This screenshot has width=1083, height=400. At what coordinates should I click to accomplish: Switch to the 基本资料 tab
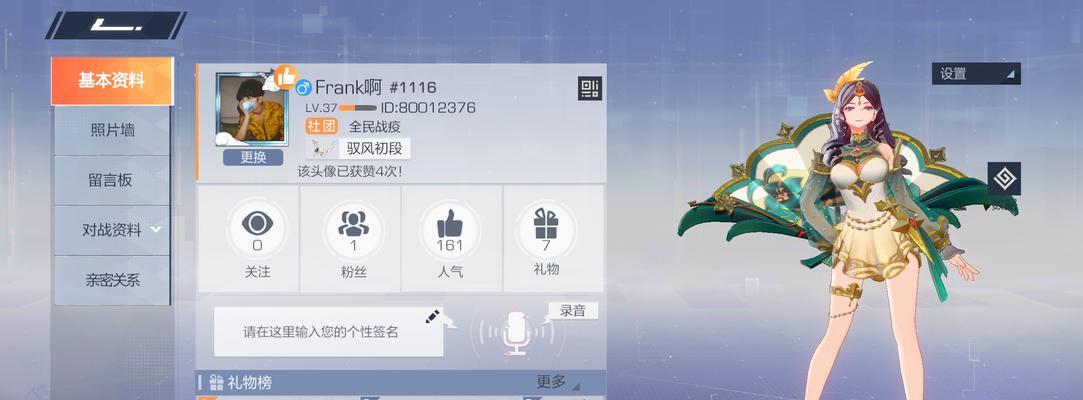pos(111,81)
